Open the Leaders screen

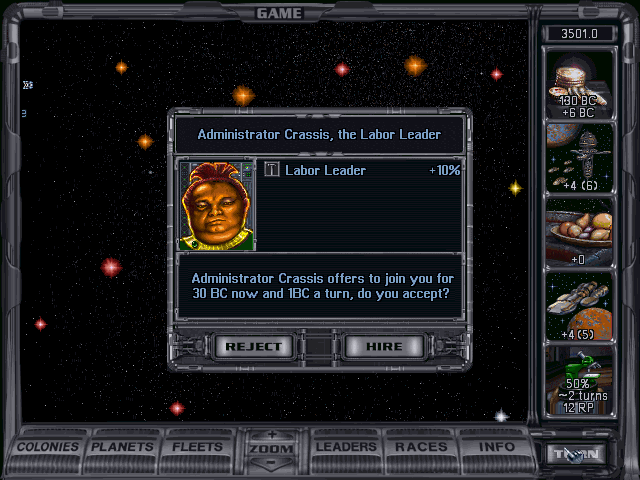(x=346, y=447)
